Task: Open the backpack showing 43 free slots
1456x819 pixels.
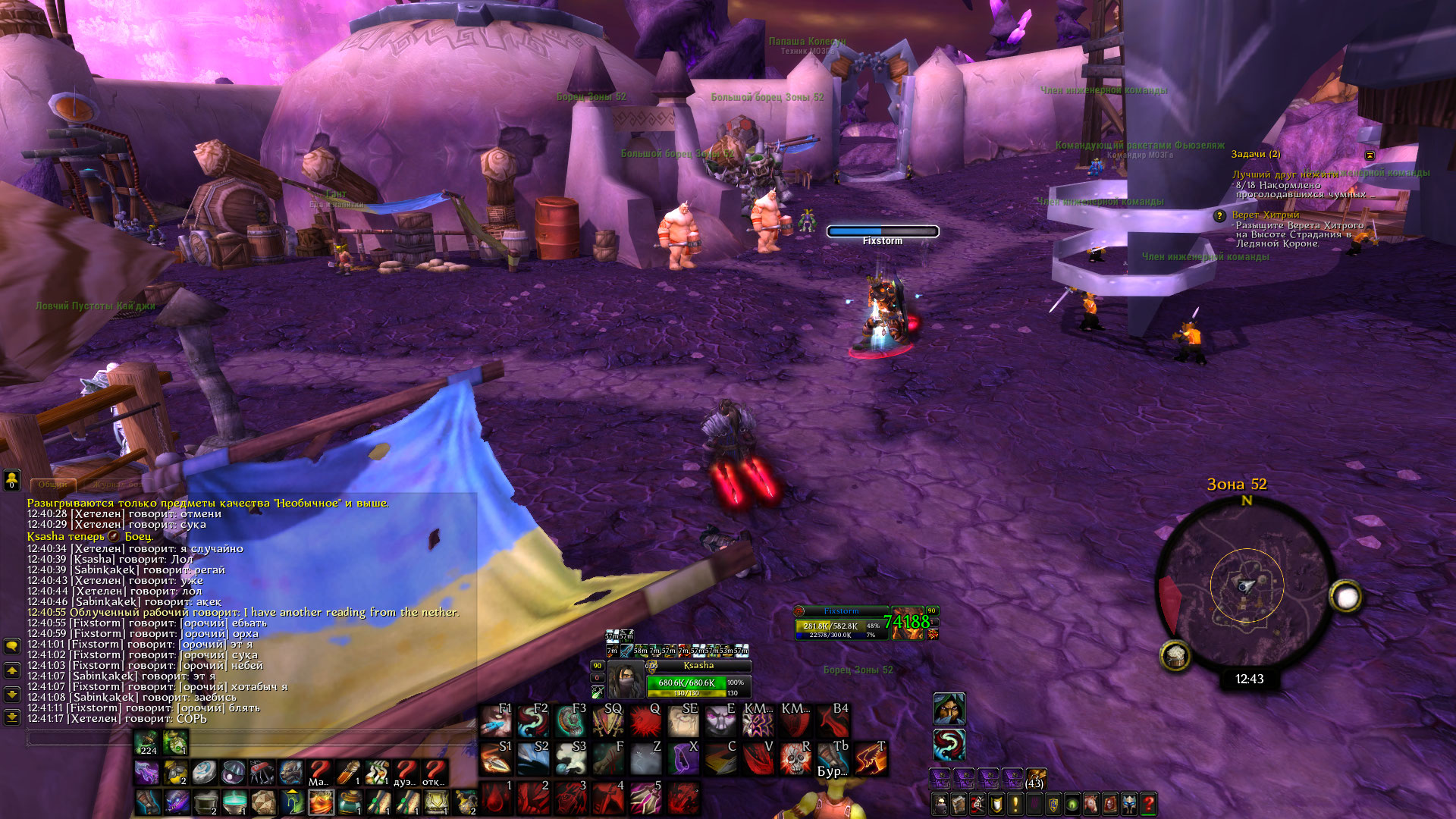Action: point(1035,778)
